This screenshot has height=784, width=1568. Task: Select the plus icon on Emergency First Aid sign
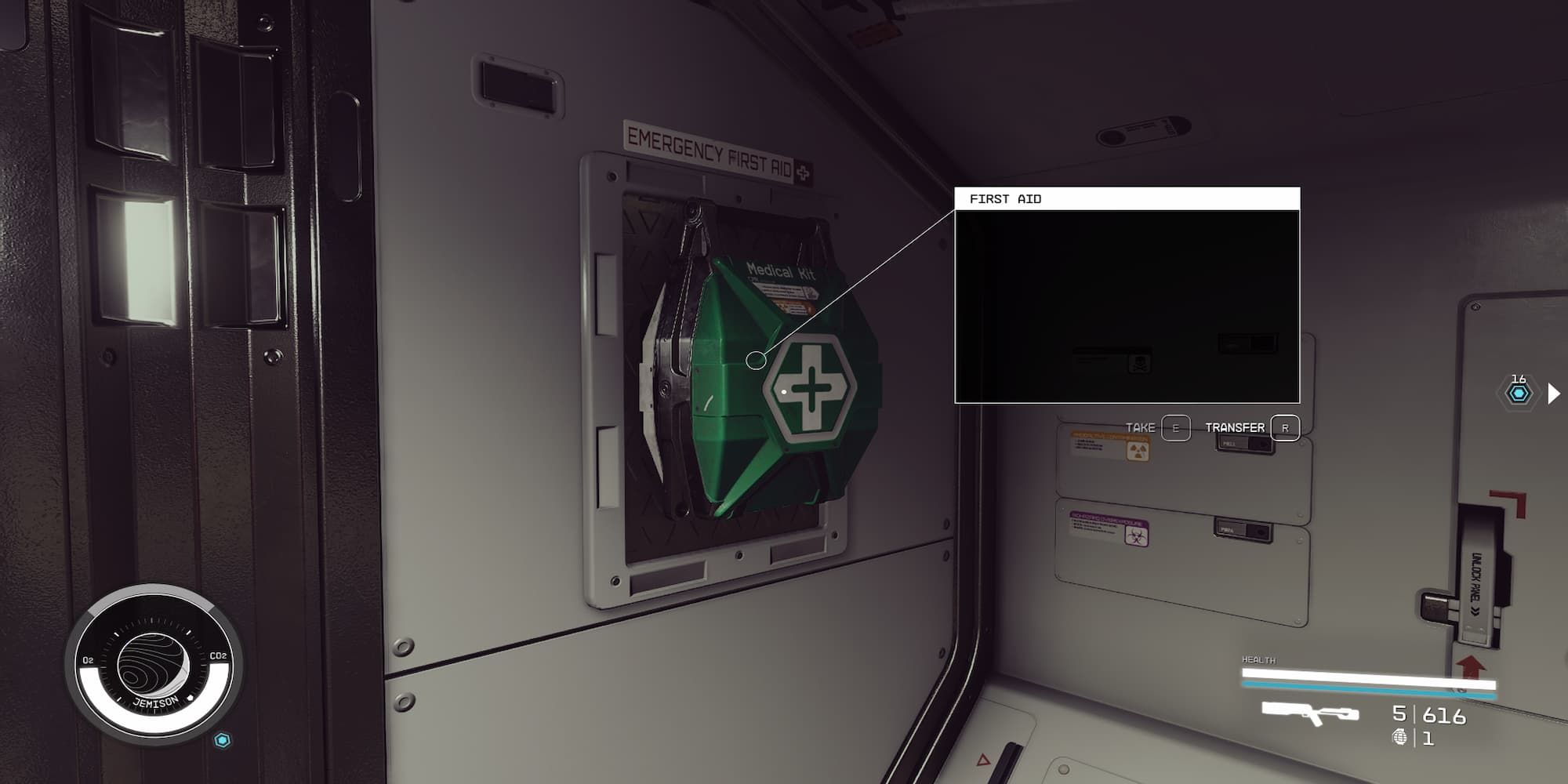click(803, 171)
